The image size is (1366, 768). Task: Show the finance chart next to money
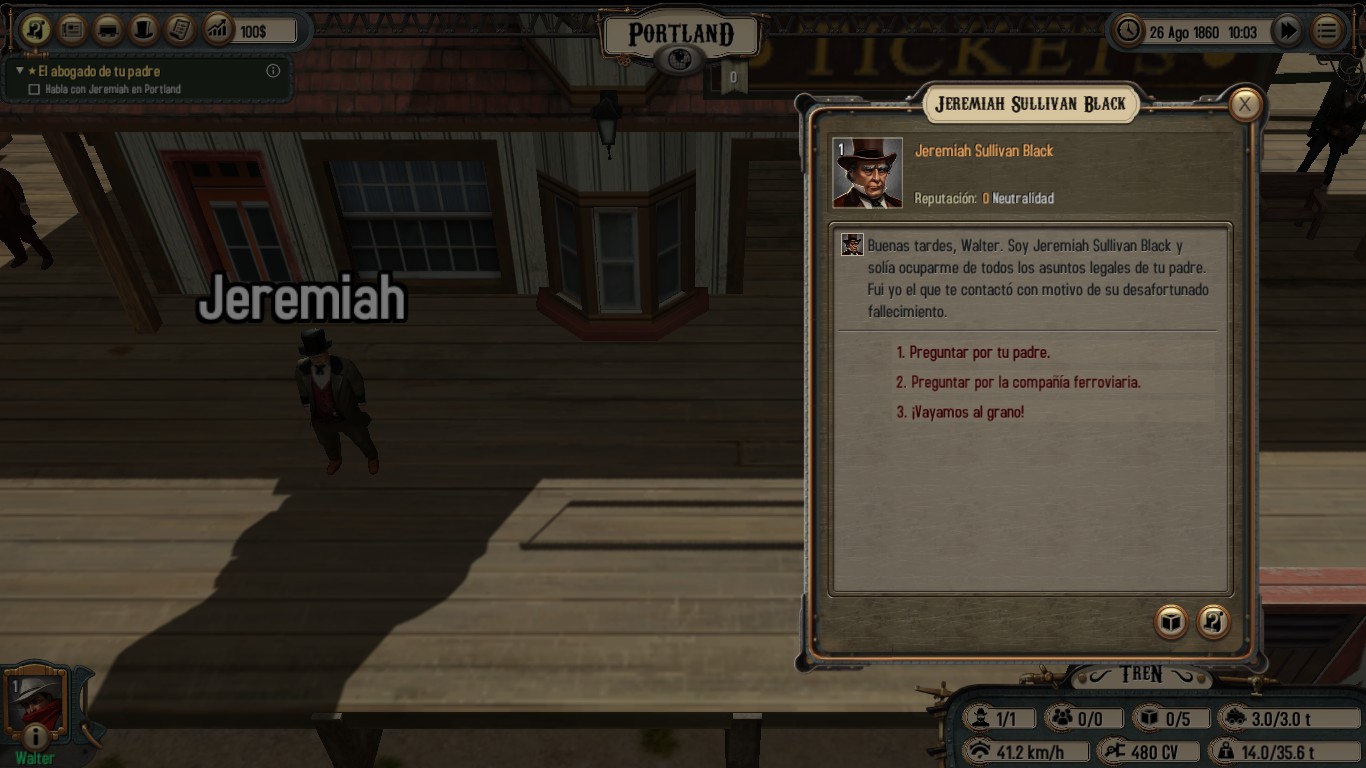click(217, 30)
